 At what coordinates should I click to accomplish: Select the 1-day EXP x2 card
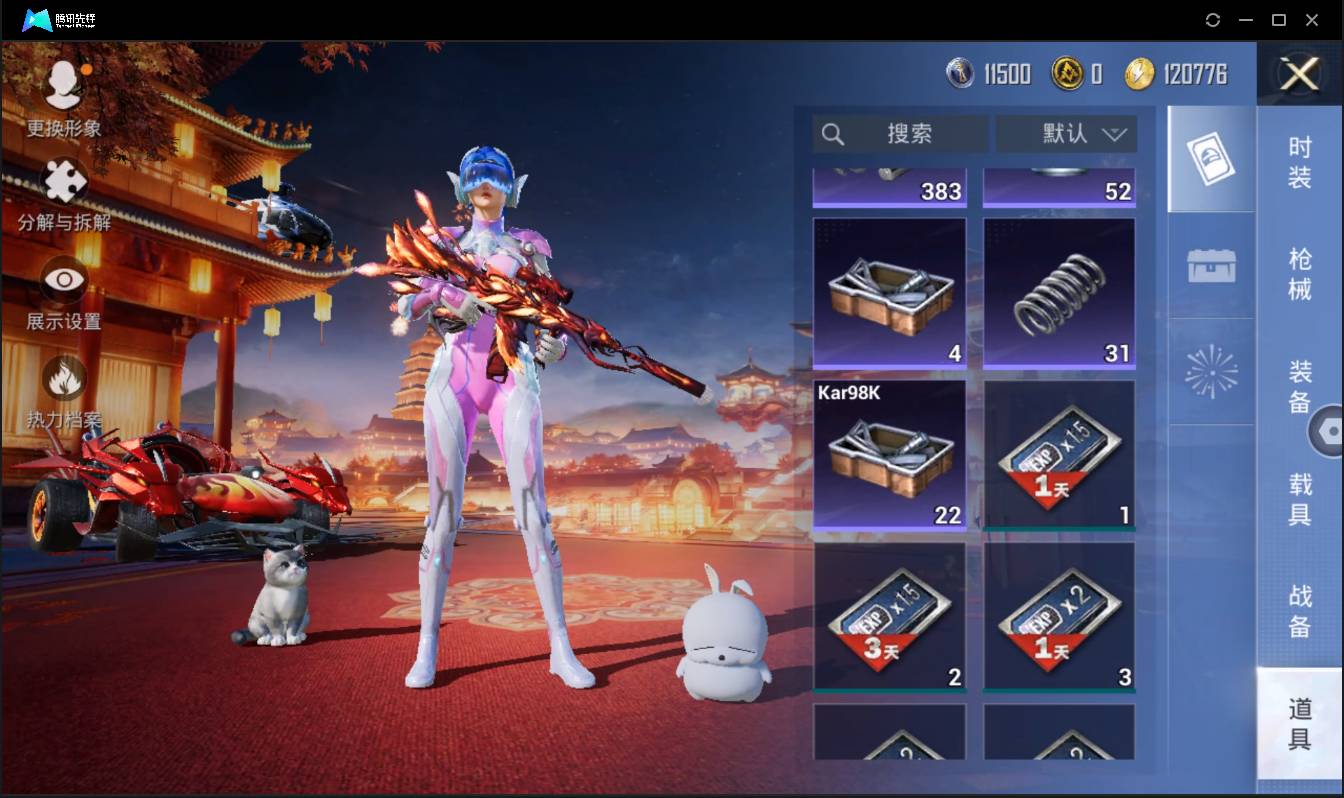1059,617
